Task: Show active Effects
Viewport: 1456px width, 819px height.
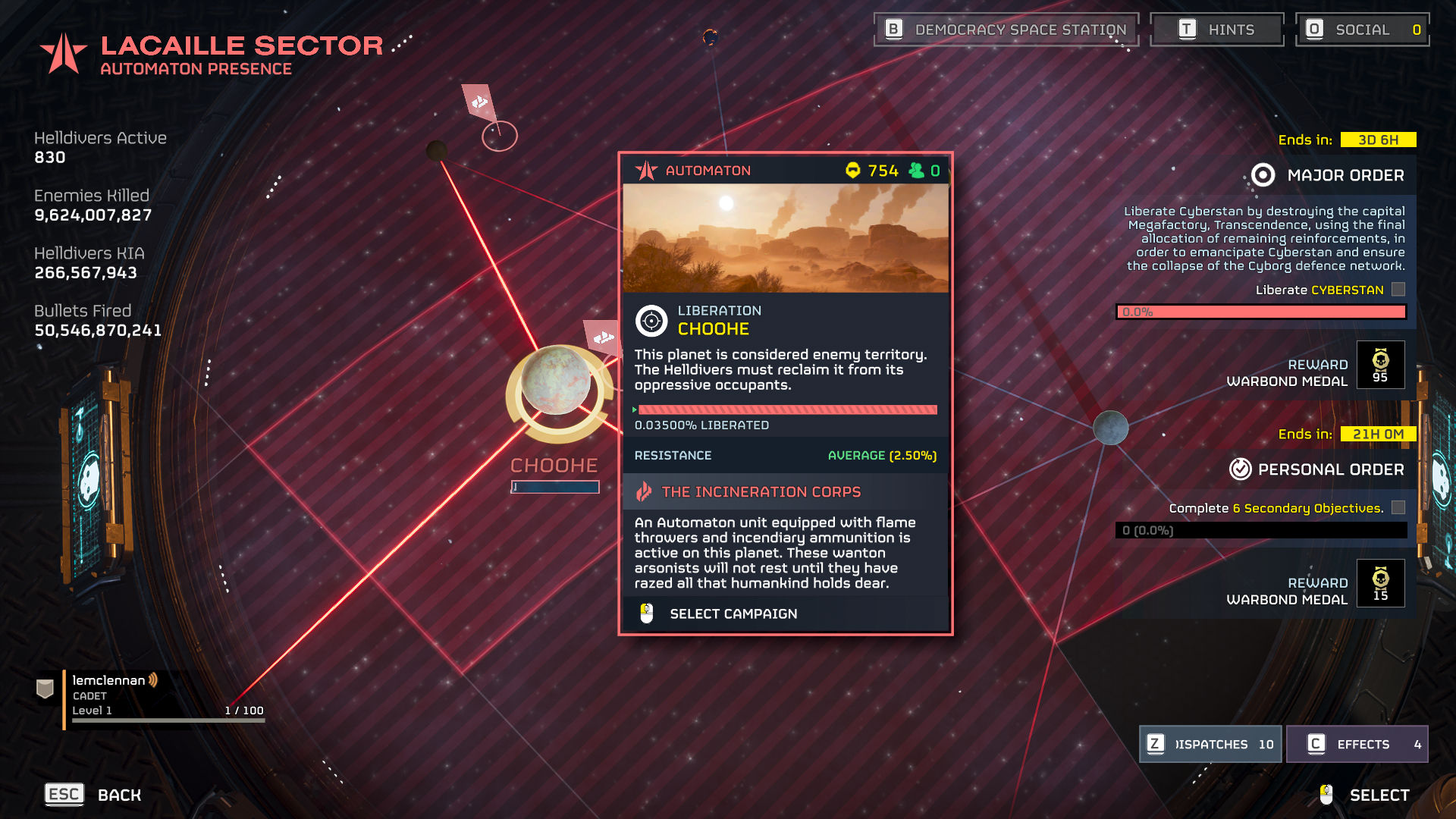Action: tap(1357, 744)
